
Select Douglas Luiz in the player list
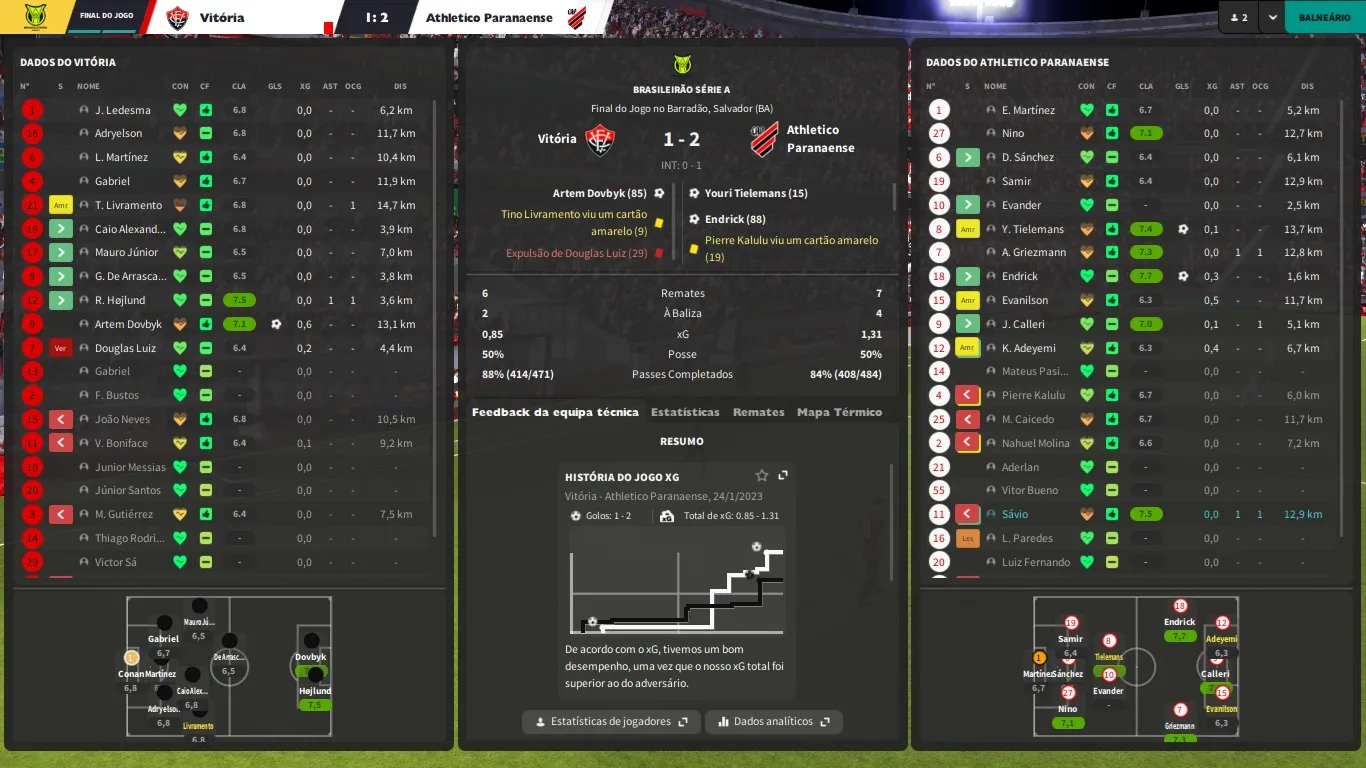pyautogui.click(x=125, y=348)
